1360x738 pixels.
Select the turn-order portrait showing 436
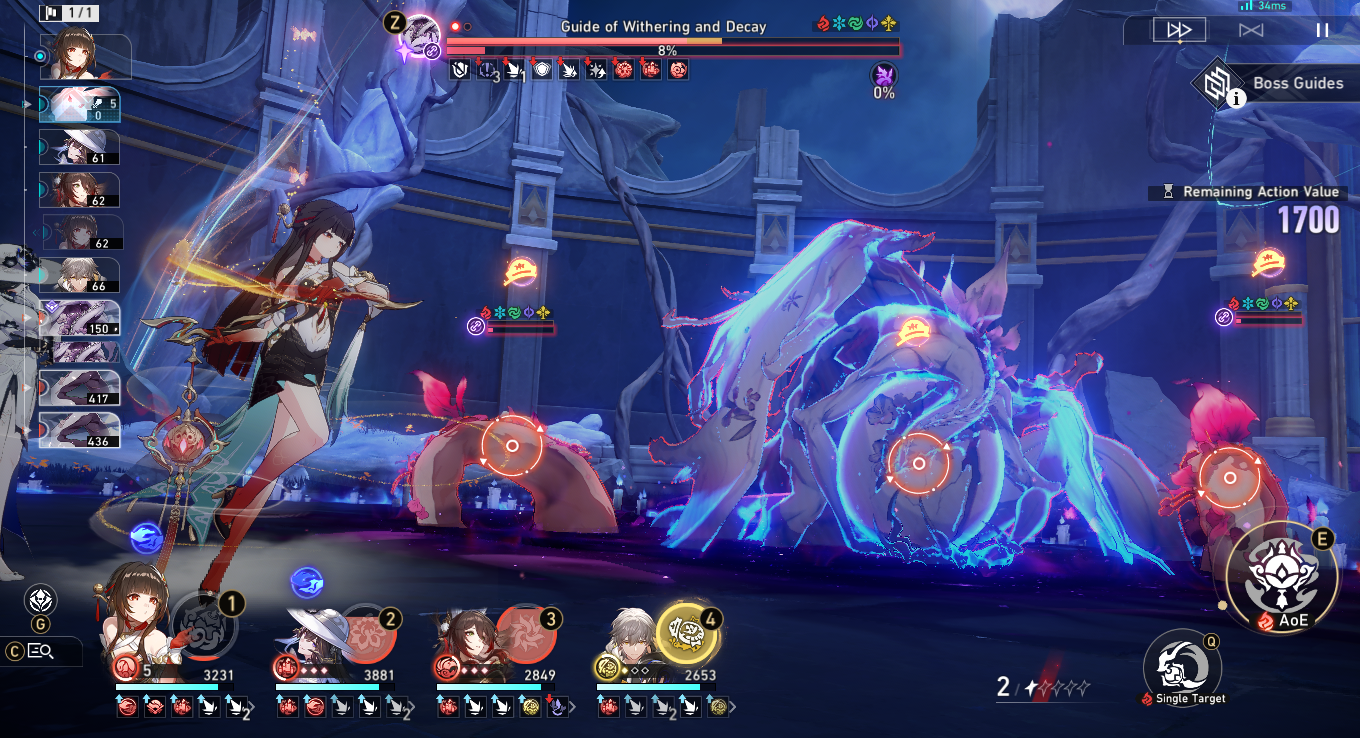80,430
